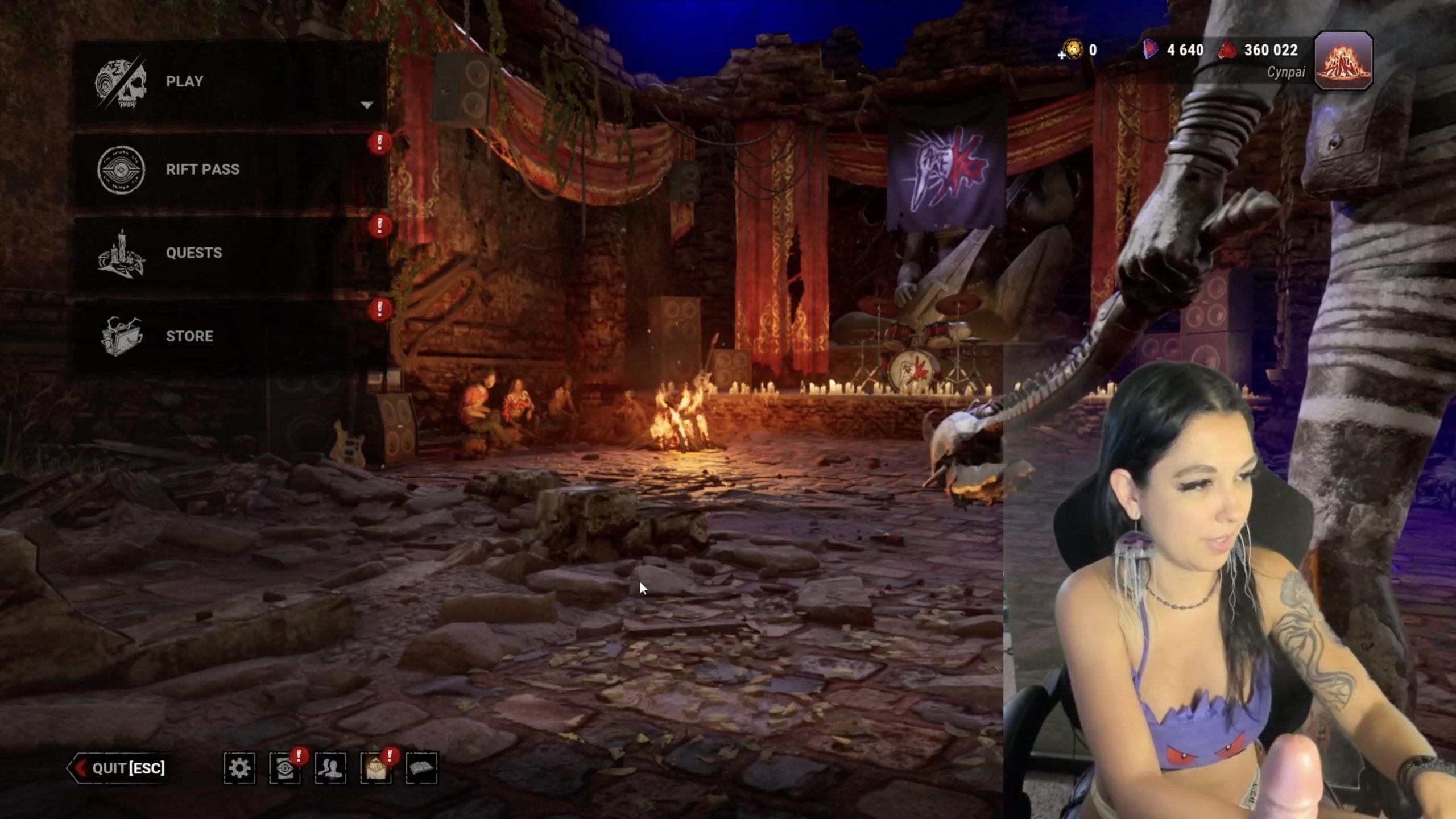The image size is (1456, 819).
Task: Select the bonfire player profile avatar
Action: click(1343, 60)
